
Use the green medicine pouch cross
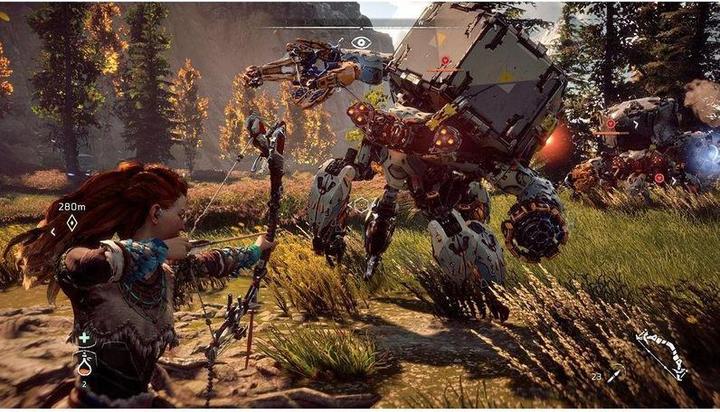[x=85, y=338]
